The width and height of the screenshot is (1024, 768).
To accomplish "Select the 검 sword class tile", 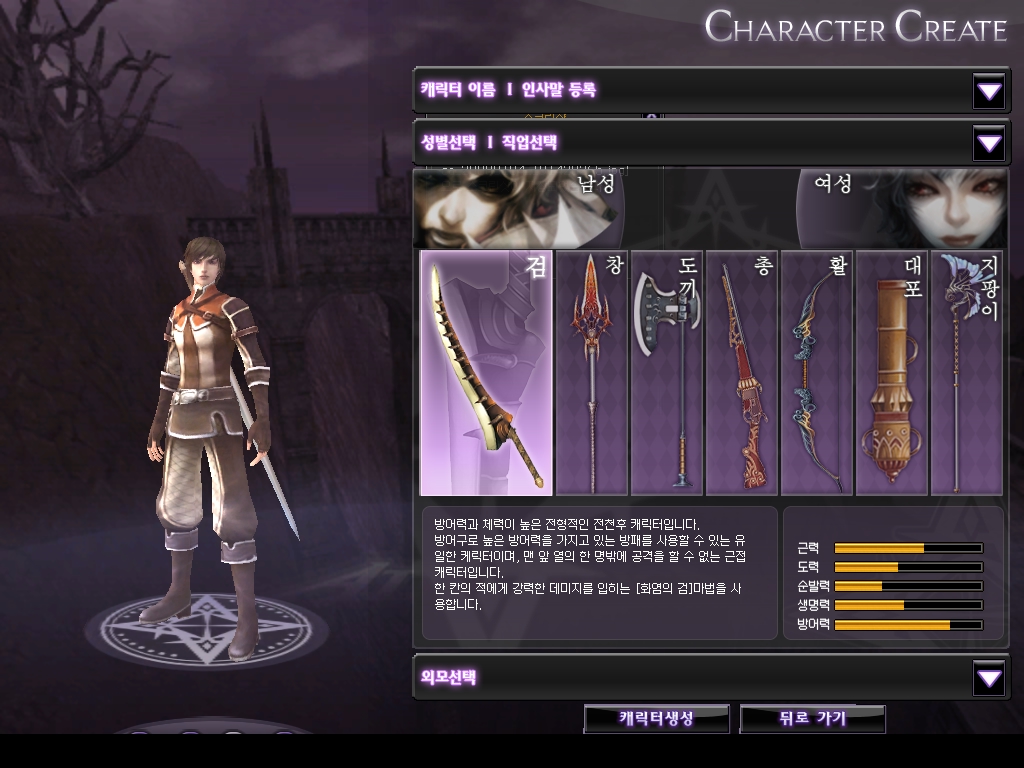I will (x=486, y=373).
